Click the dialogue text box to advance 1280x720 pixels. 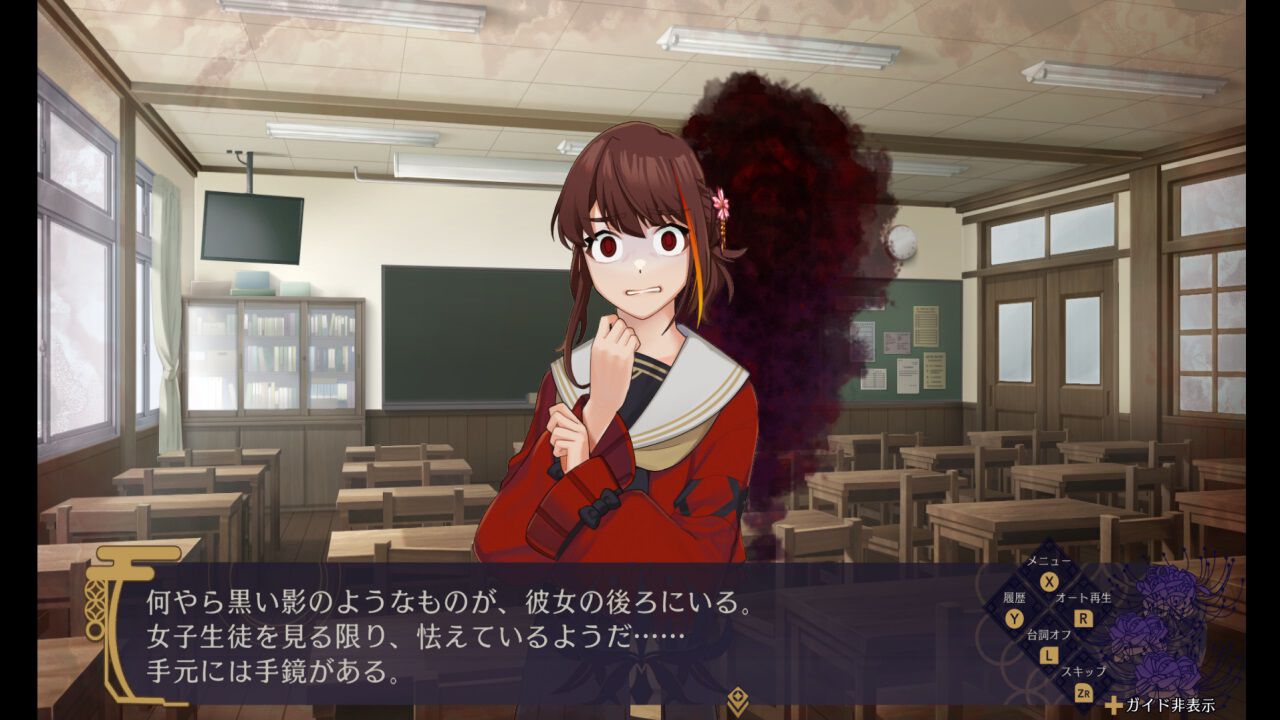(x=500, y=630)
